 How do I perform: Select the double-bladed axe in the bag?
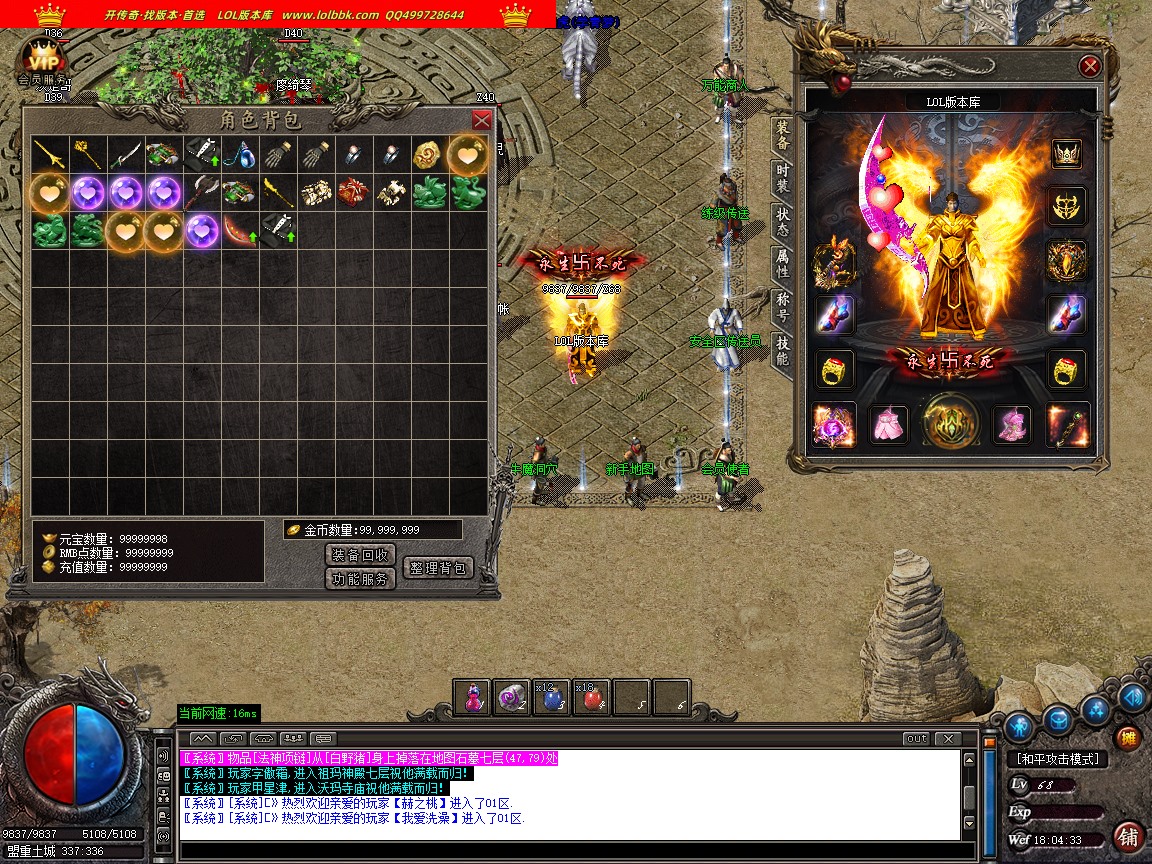pos(201,192)
